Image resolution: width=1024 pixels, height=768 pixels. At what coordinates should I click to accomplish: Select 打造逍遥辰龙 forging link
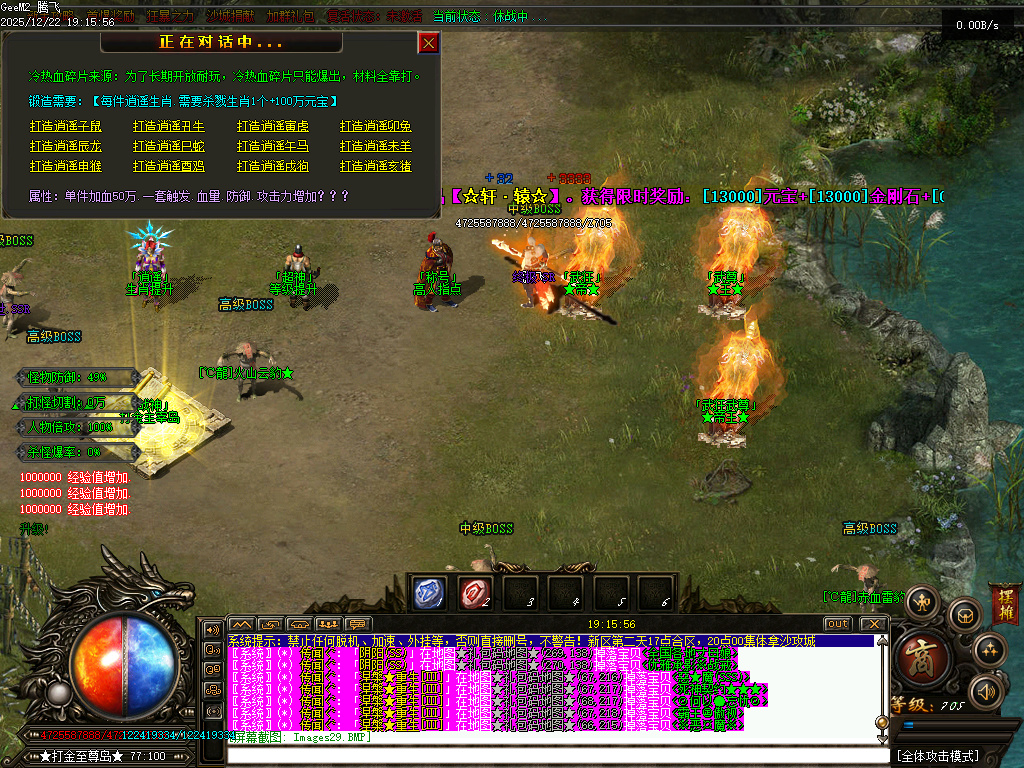click(66, 147)
